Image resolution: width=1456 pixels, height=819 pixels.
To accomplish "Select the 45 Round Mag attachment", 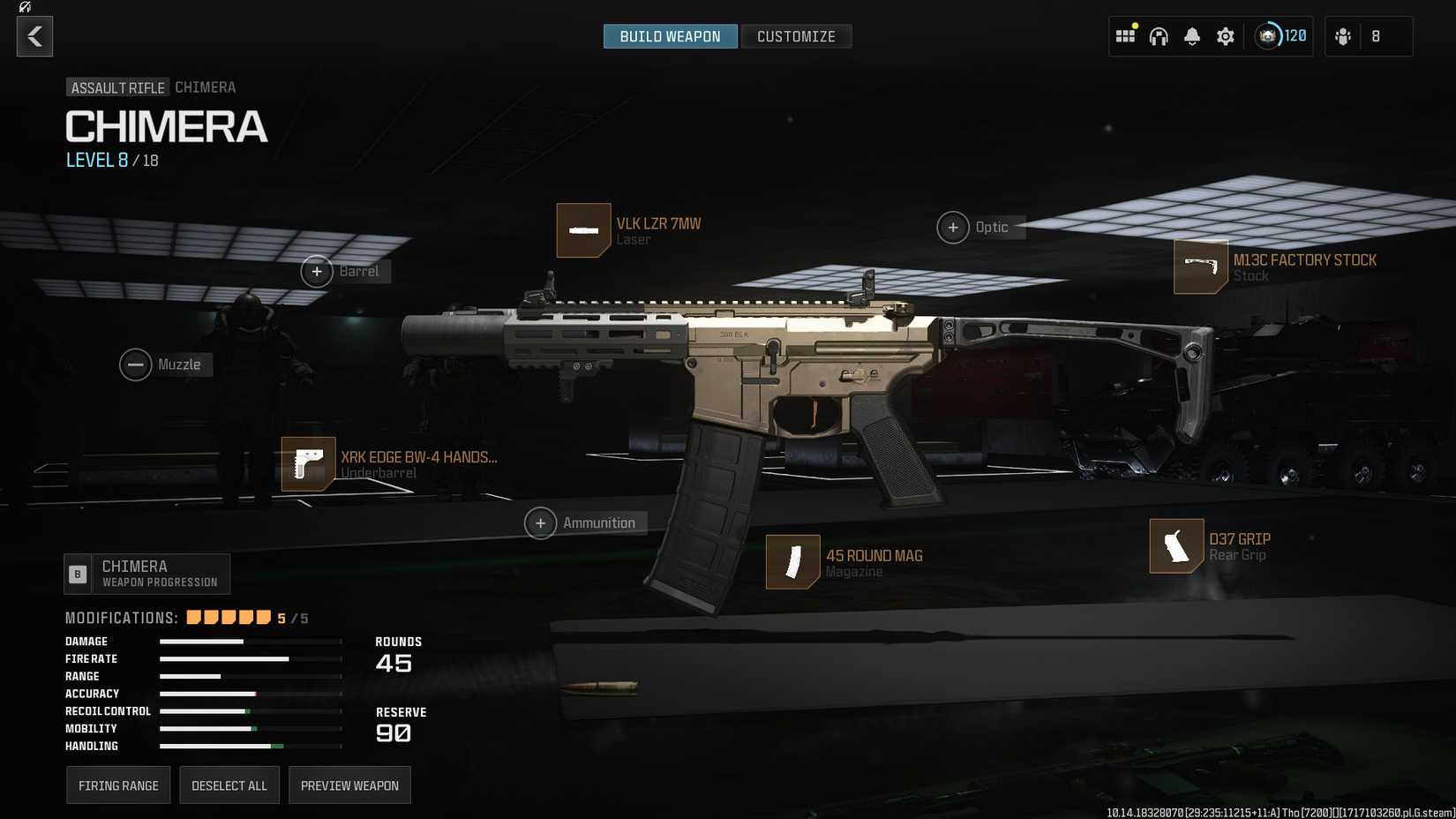I will 792,562.
